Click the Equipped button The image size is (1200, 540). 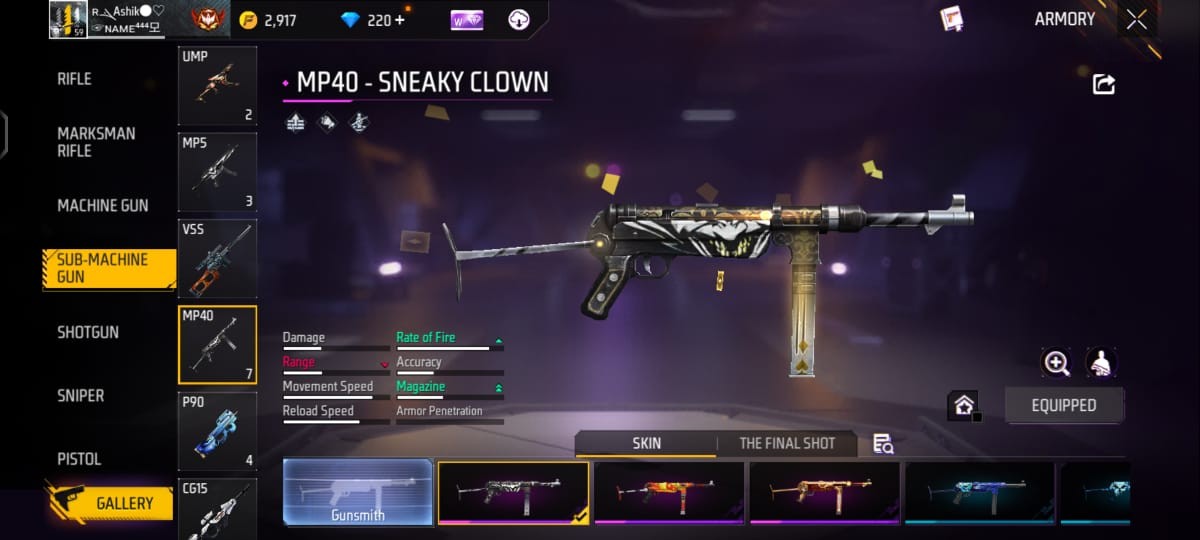[x=1064, y=405]
